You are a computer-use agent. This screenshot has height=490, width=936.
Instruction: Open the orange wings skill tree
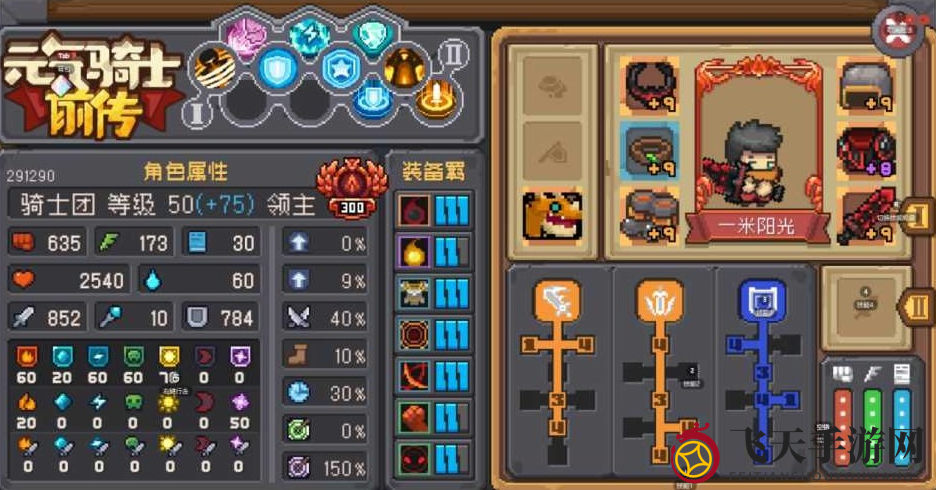(x=659, y=296)
